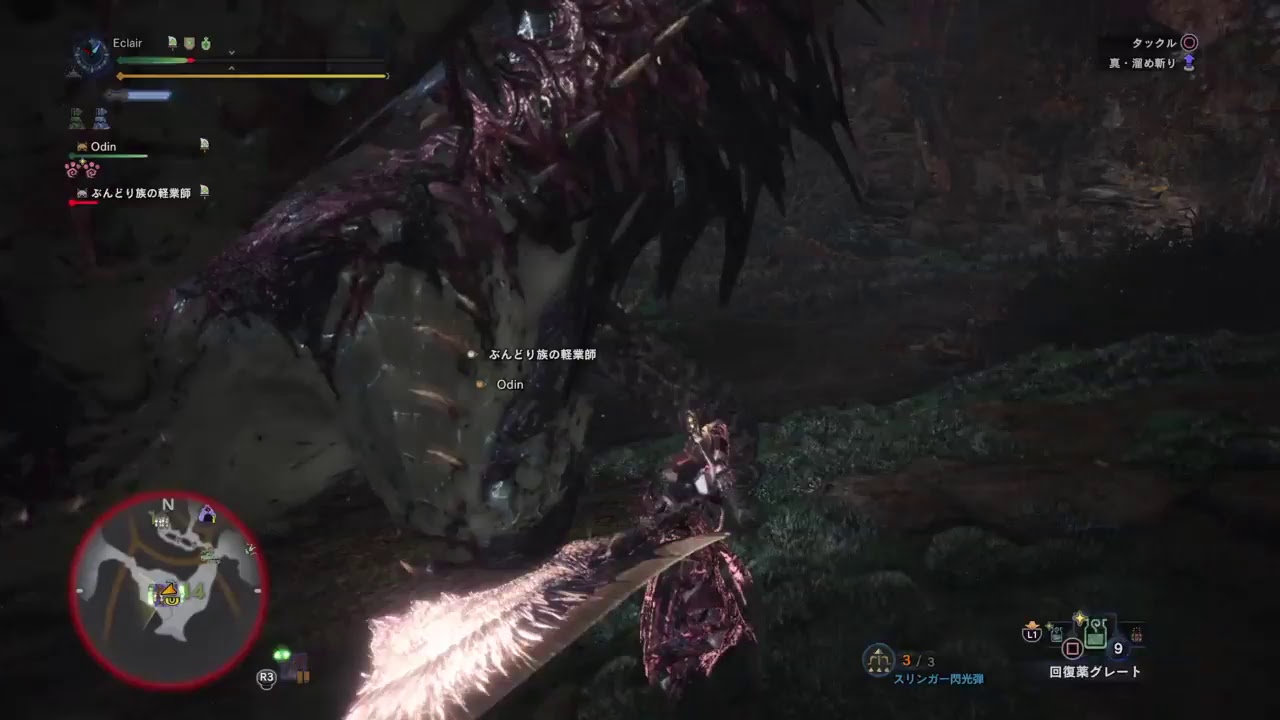This screenshot has width=1280, height=720.
Task: Select the Mega Potion item icon
Action: tap(1095, 631)
